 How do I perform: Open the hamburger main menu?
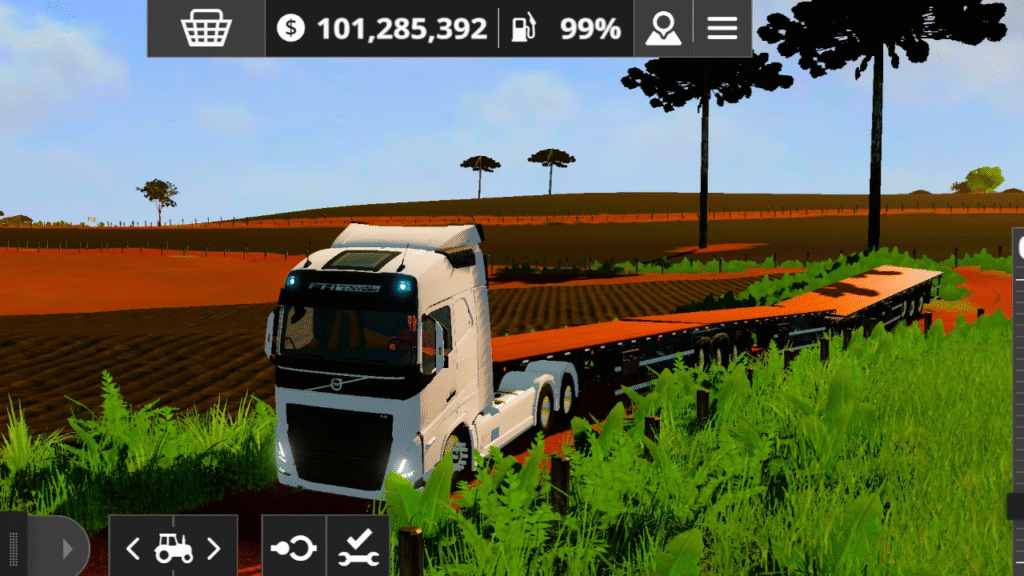tap(722, 28)
